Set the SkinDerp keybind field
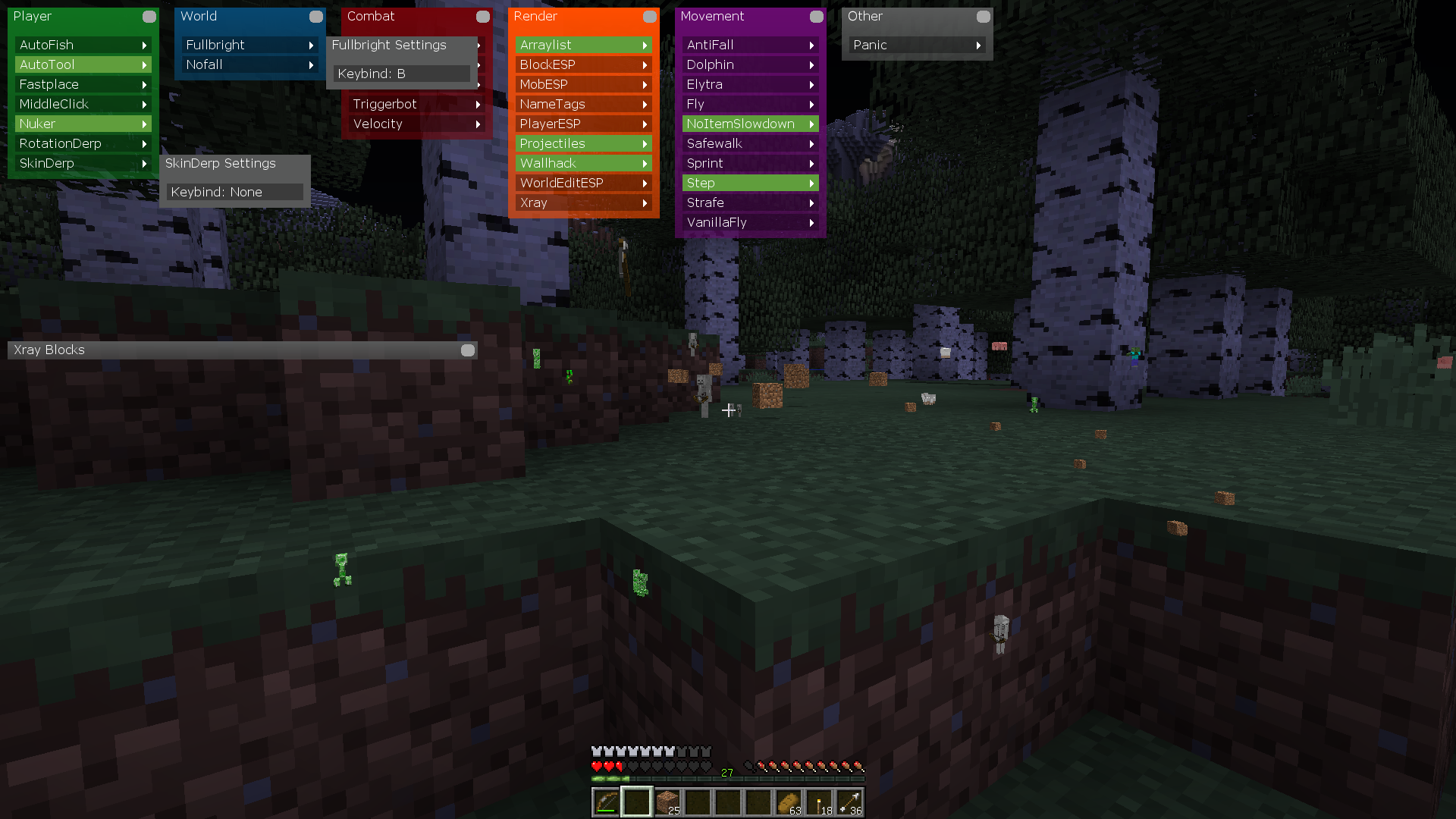 (235, 192)
